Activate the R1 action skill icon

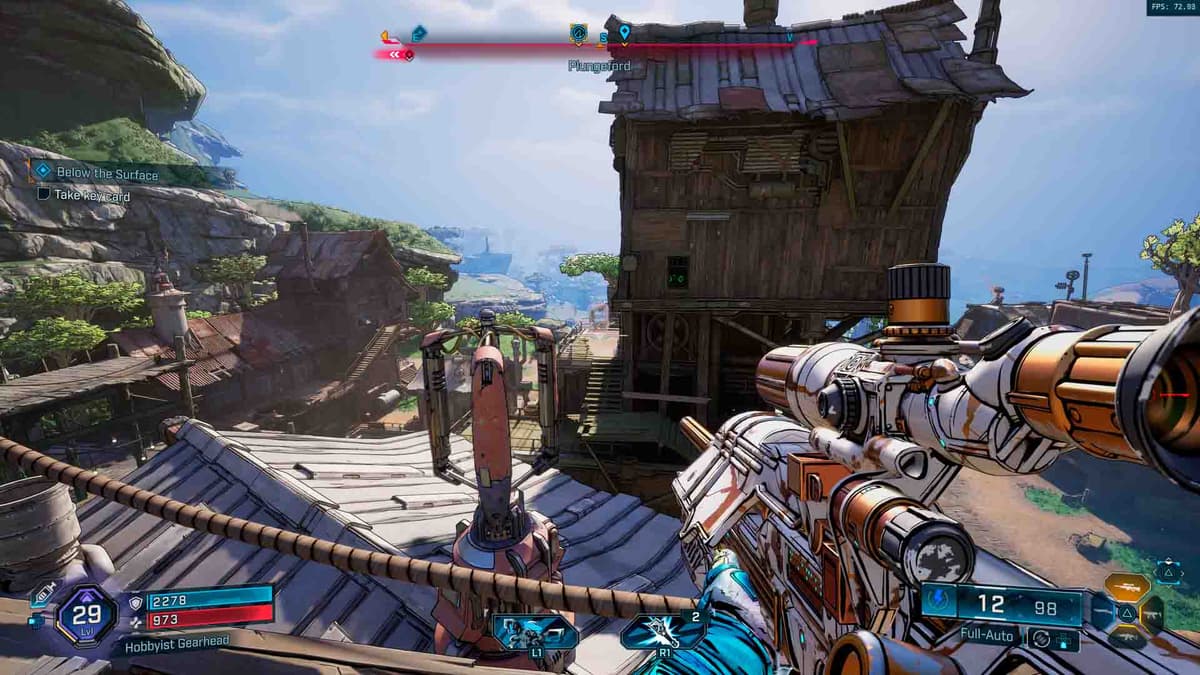pos(663,632)
